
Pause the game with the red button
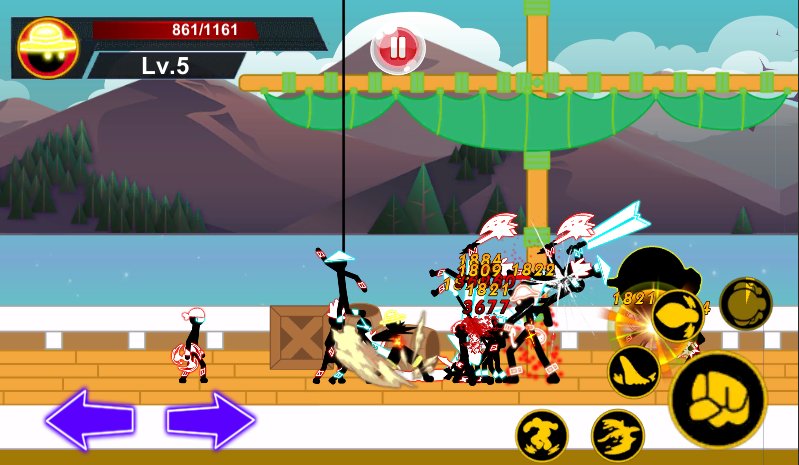pos(398,47)
